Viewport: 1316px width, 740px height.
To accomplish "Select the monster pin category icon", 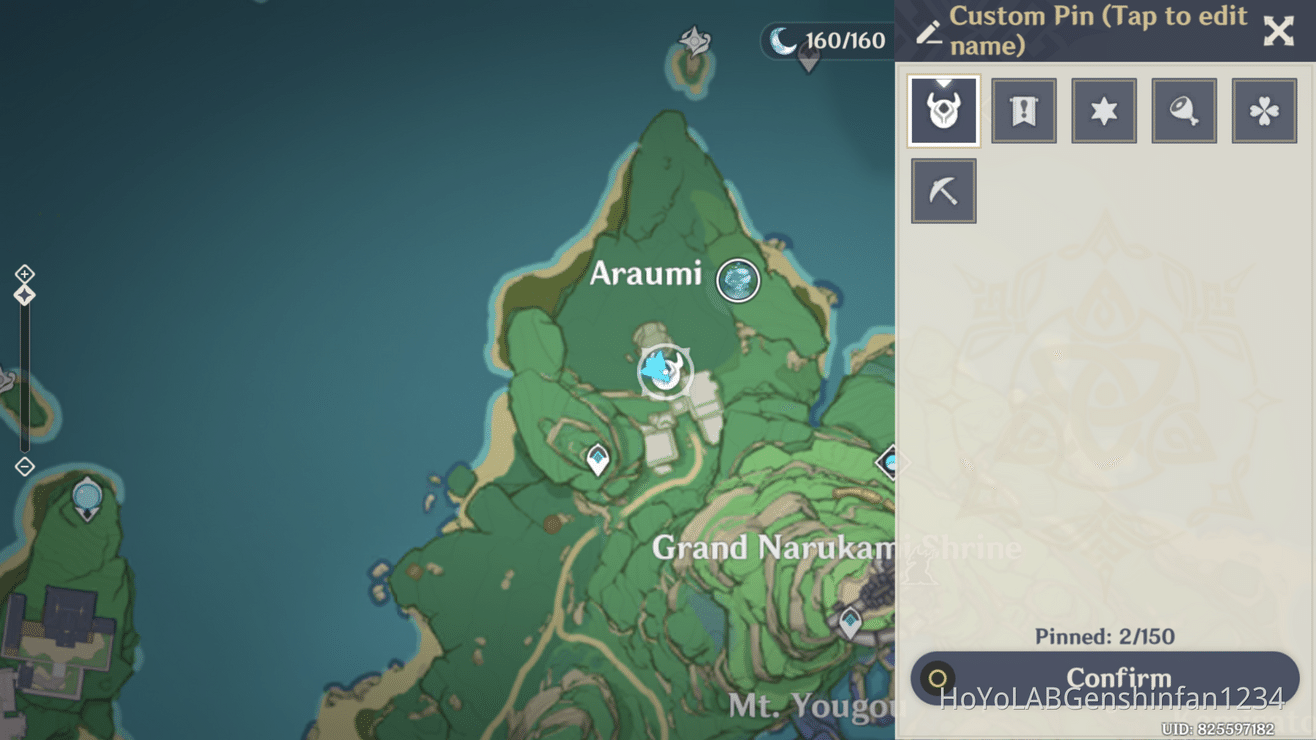I will coord(943,110).
